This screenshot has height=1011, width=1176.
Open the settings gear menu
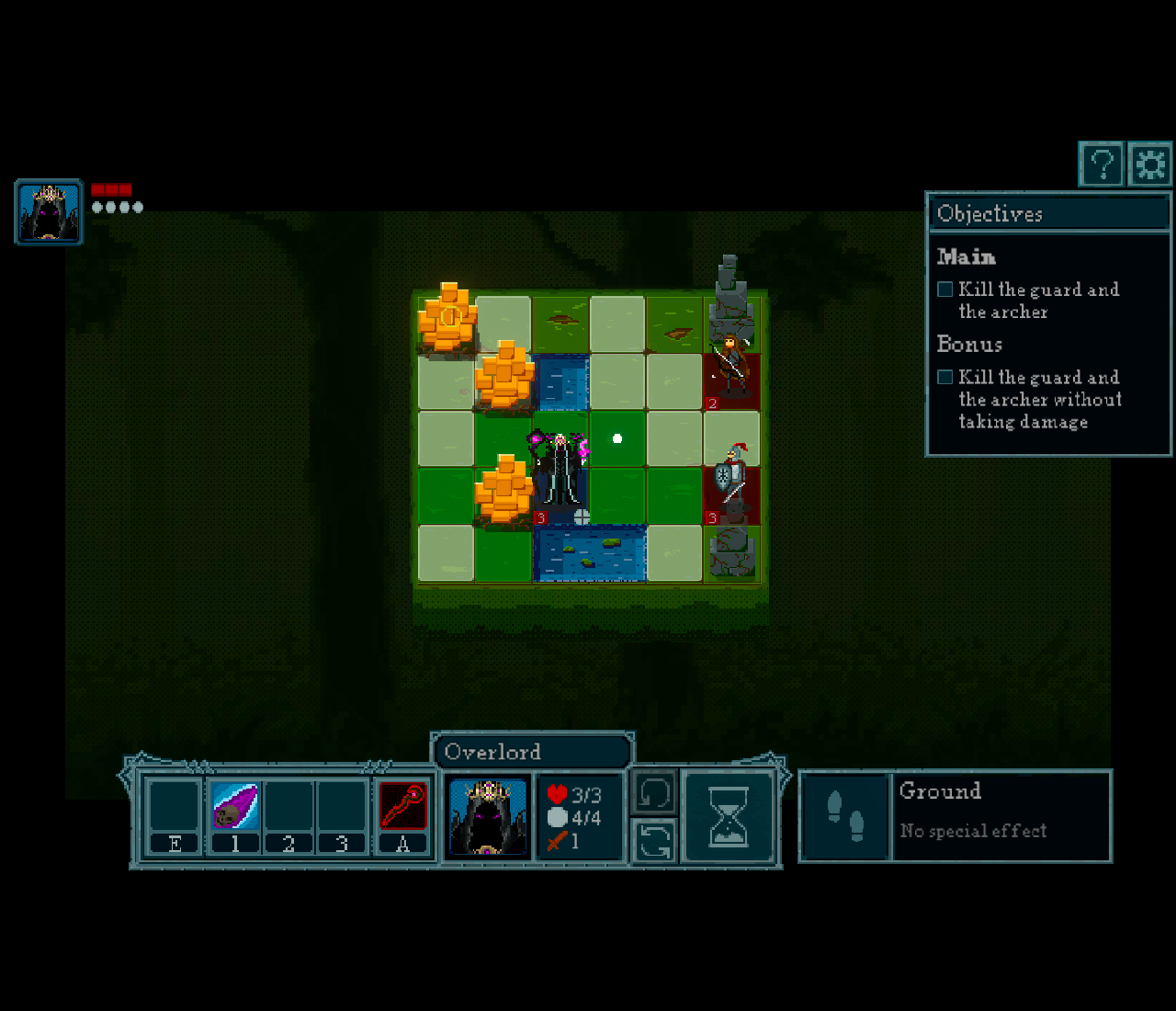tap(1150, 165)
